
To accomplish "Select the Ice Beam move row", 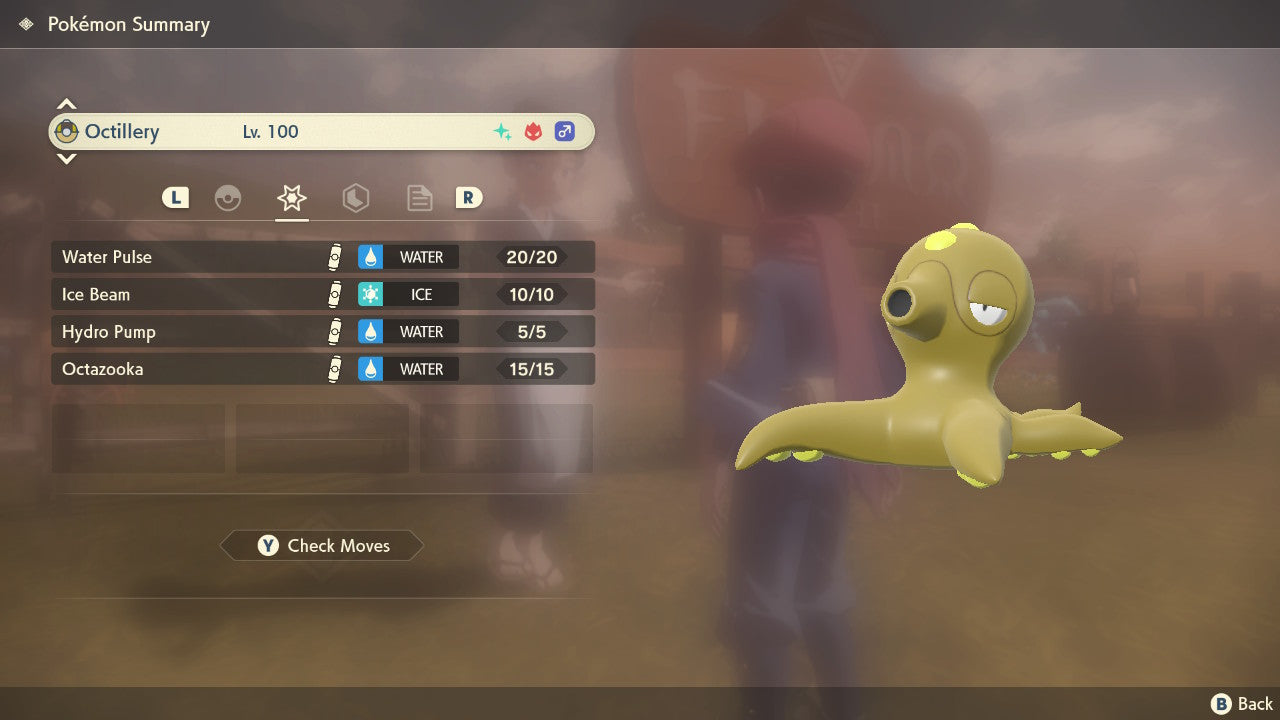I will (x=322, y=294).
